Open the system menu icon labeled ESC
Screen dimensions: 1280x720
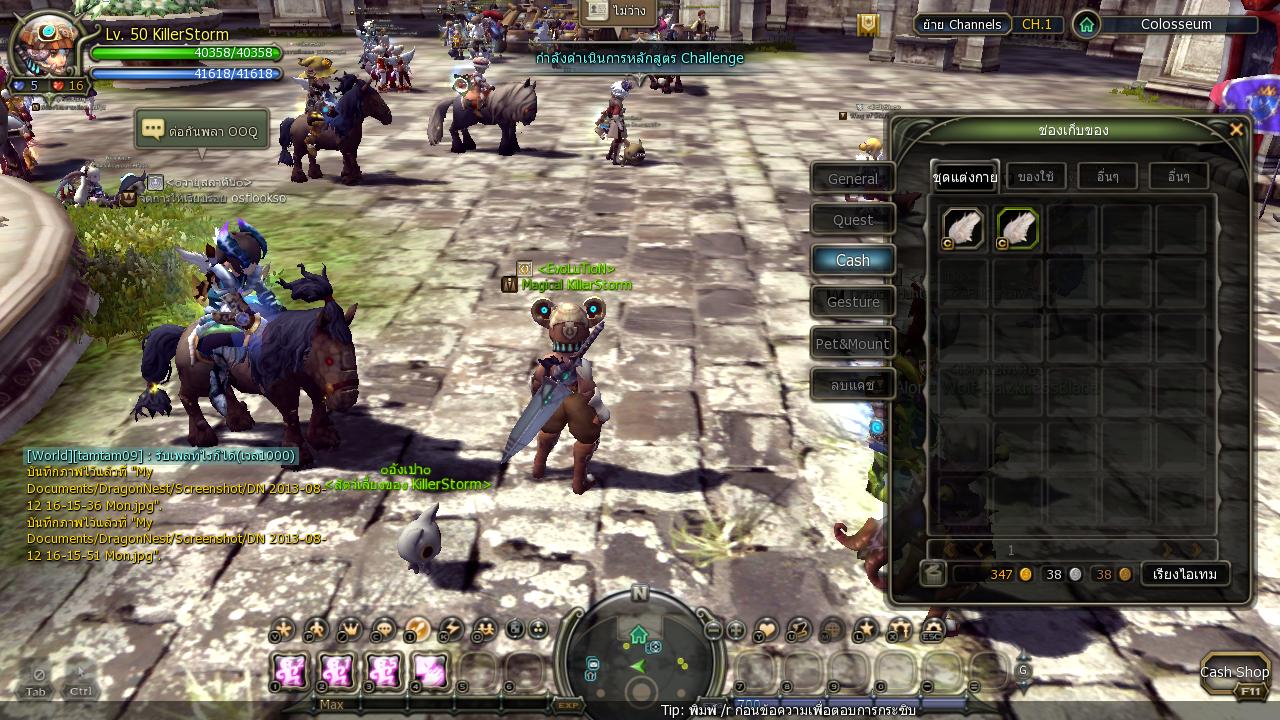pos(932,630)
